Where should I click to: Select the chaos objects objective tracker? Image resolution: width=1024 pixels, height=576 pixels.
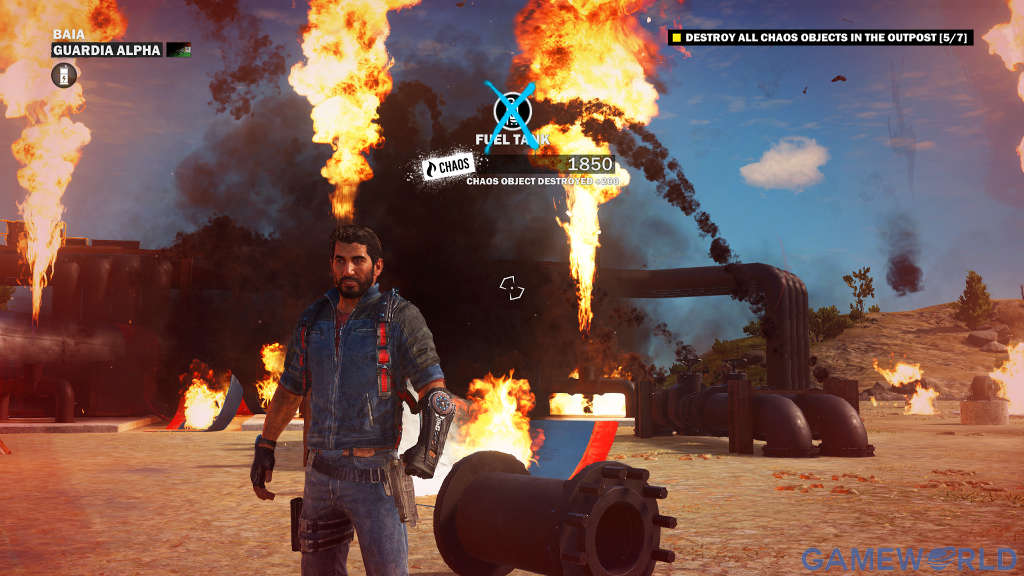coord(821,37)
